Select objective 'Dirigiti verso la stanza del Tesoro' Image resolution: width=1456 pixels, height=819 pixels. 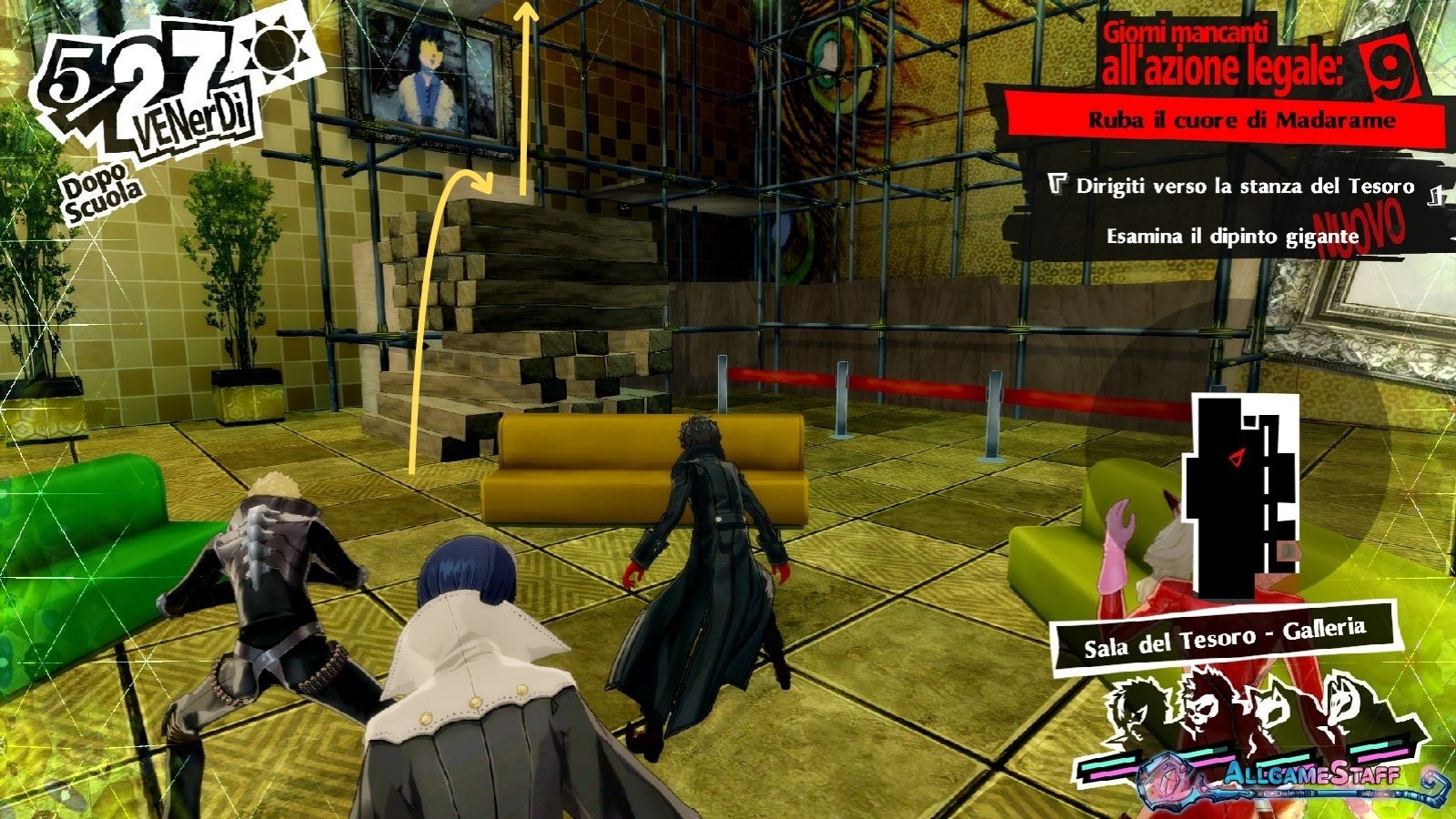point(1244,187)
